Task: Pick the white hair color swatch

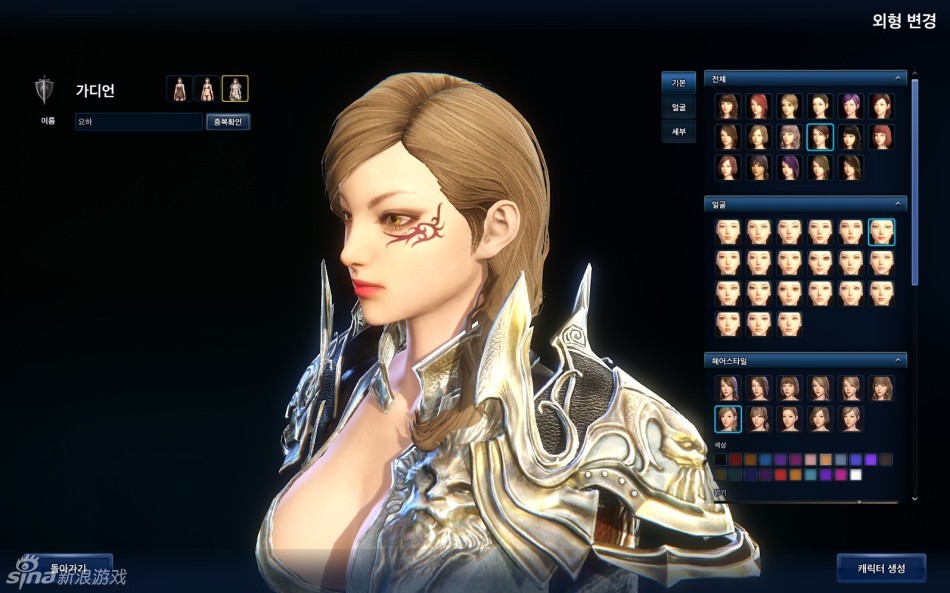Action: (x=856, y=475)
